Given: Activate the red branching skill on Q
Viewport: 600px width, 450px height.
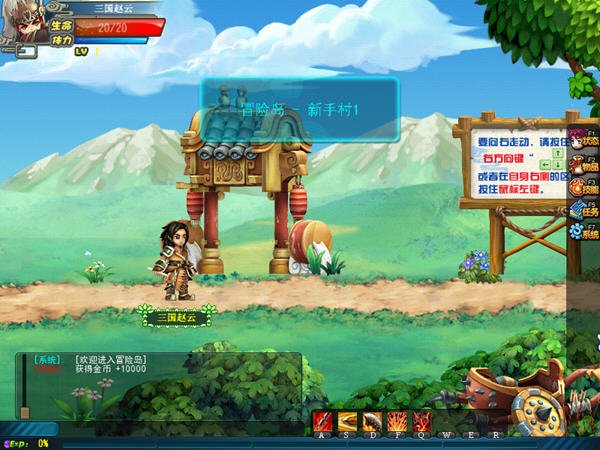Looking at the screenshot, I should click(x=422, y=421).
